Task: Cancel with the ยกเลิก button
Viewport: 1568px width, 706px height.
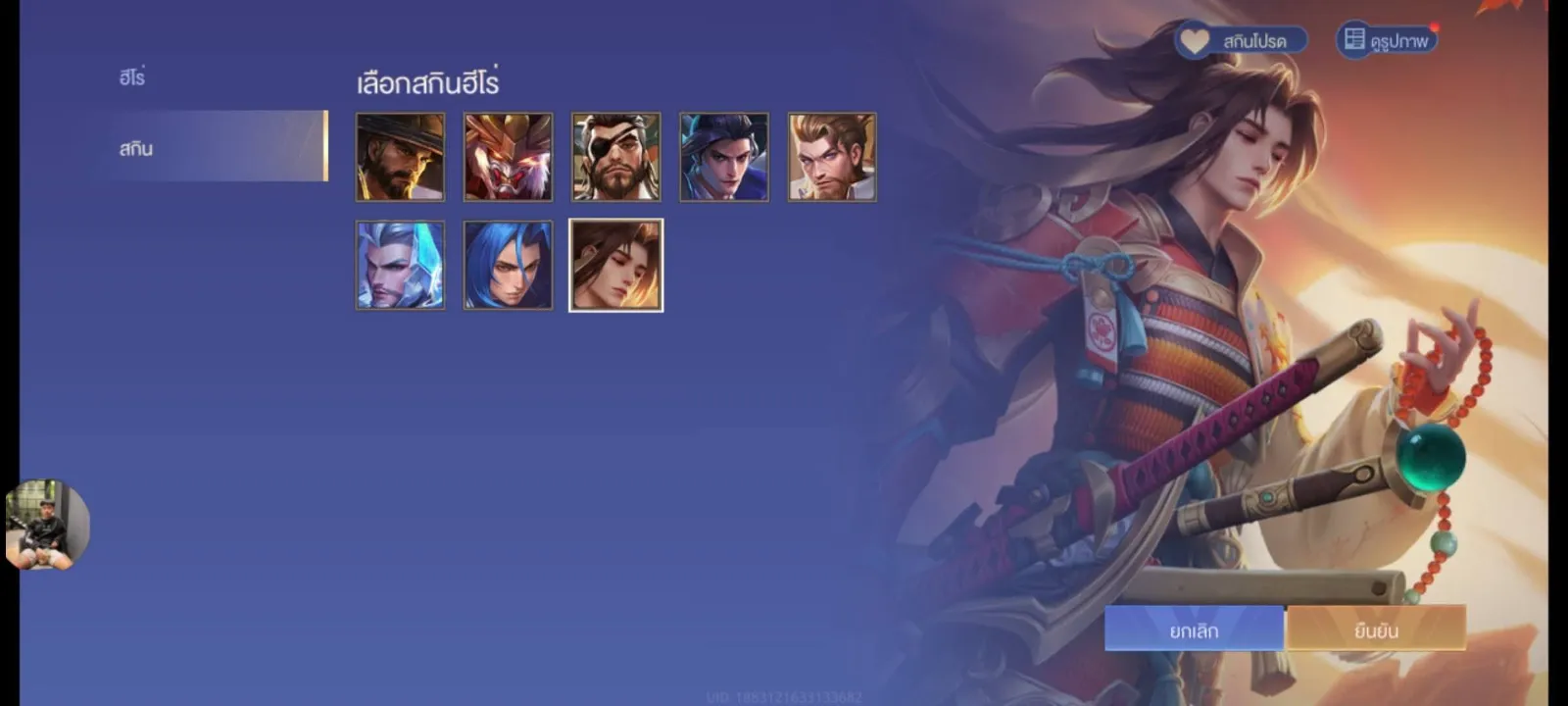Action: [1194, 630]
